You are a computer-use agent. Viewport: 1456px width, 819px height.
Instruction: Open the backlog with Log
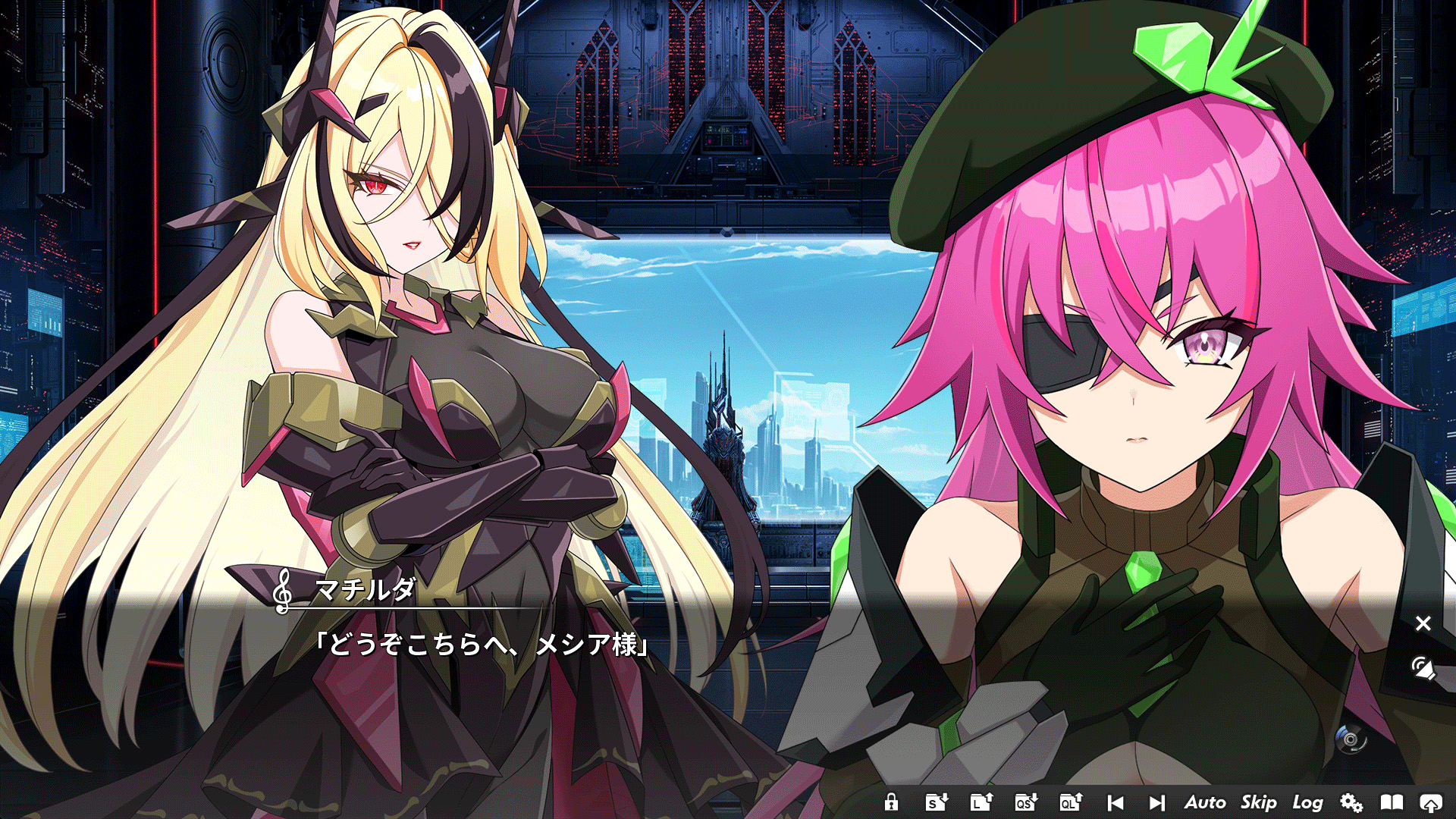[x=1308, y=802]
